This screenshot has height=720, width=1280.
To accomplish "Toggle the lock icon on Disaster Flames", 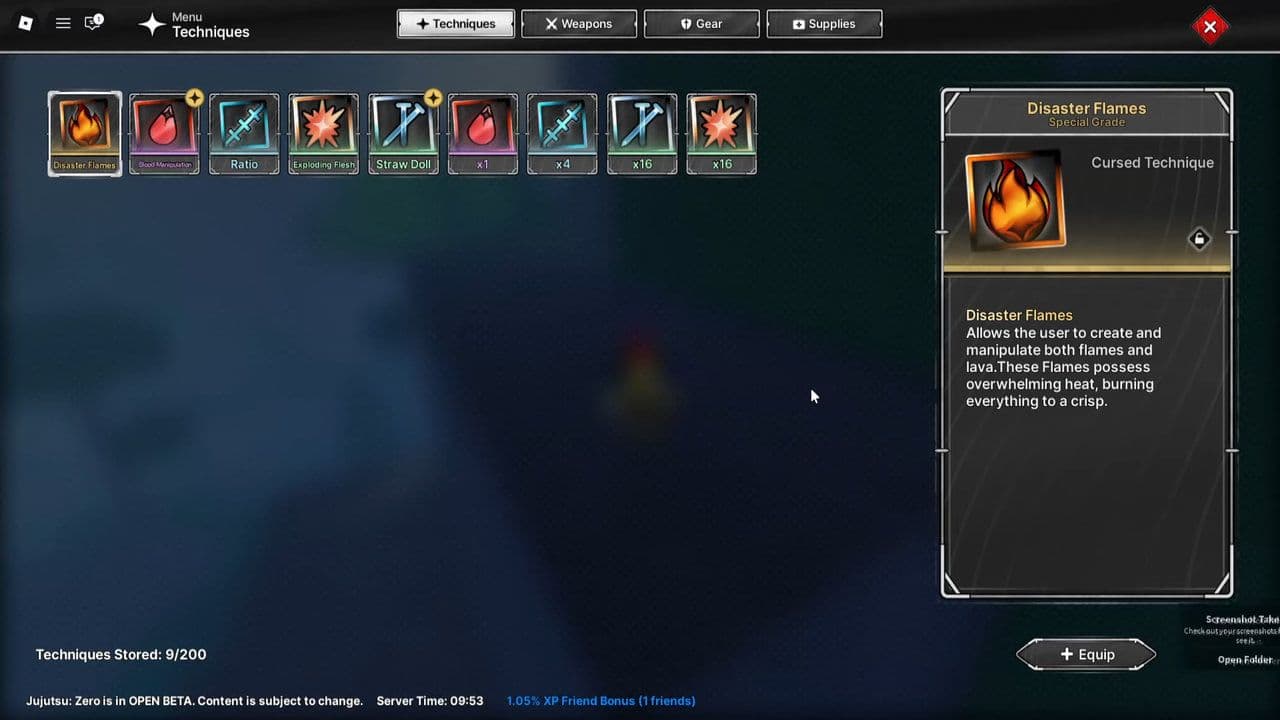I will tap(1199, 239).
